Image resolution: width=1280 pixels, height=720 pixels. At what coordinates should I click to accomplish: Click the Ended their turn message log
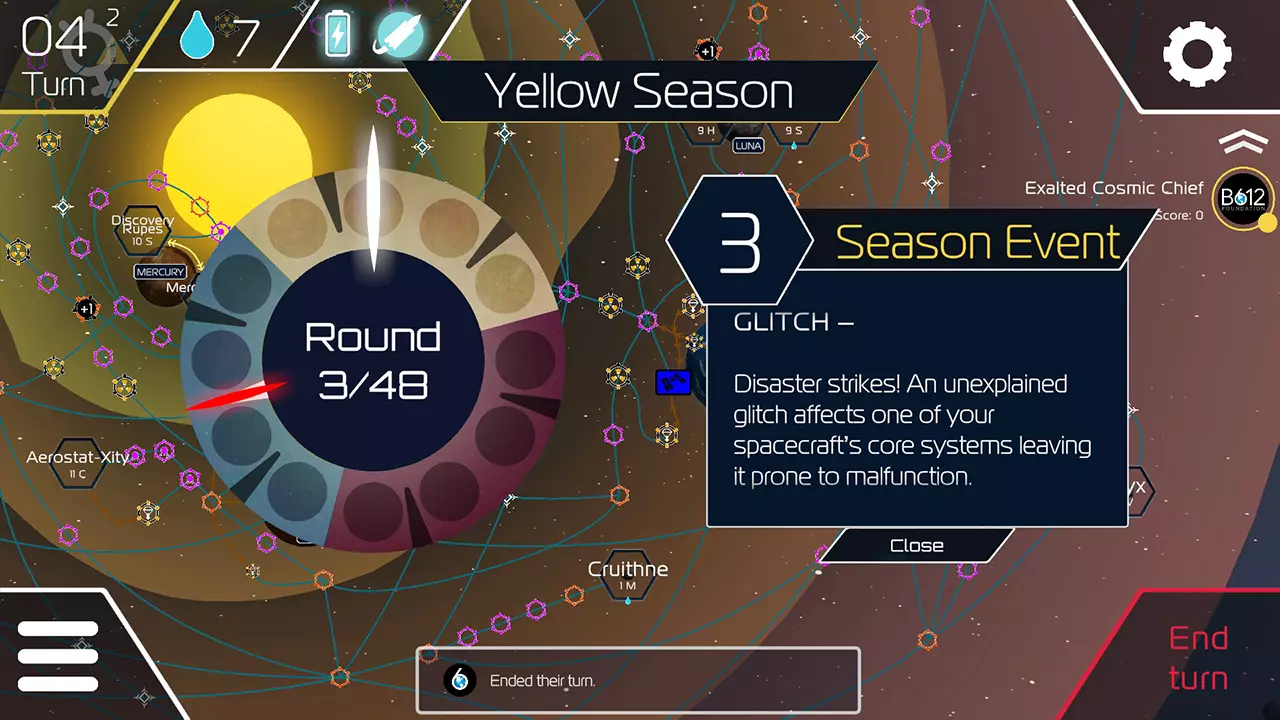click(637, 681)
